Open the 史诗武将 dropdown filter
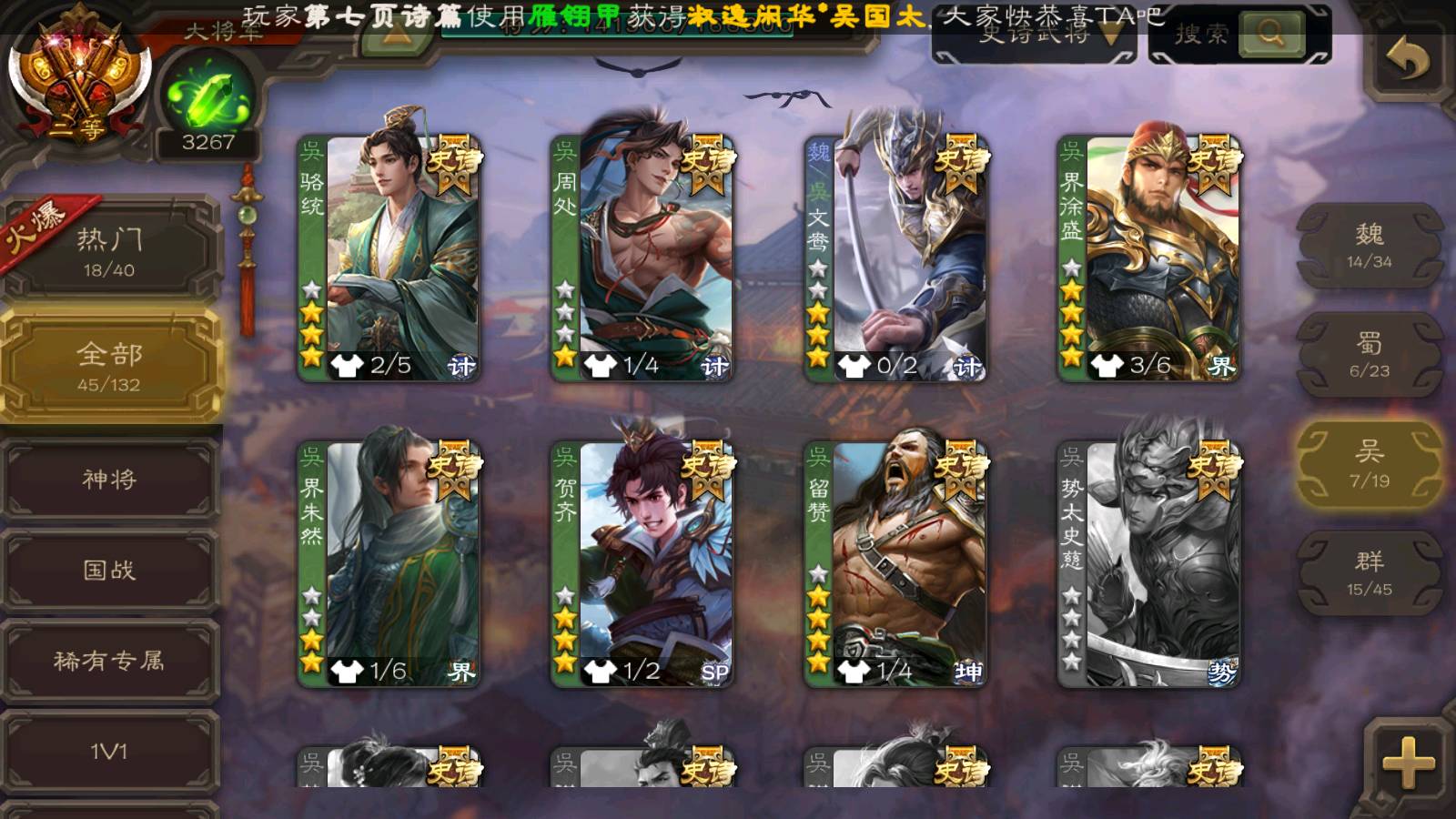This screenshot has height=819, width=1456. 1034,36
